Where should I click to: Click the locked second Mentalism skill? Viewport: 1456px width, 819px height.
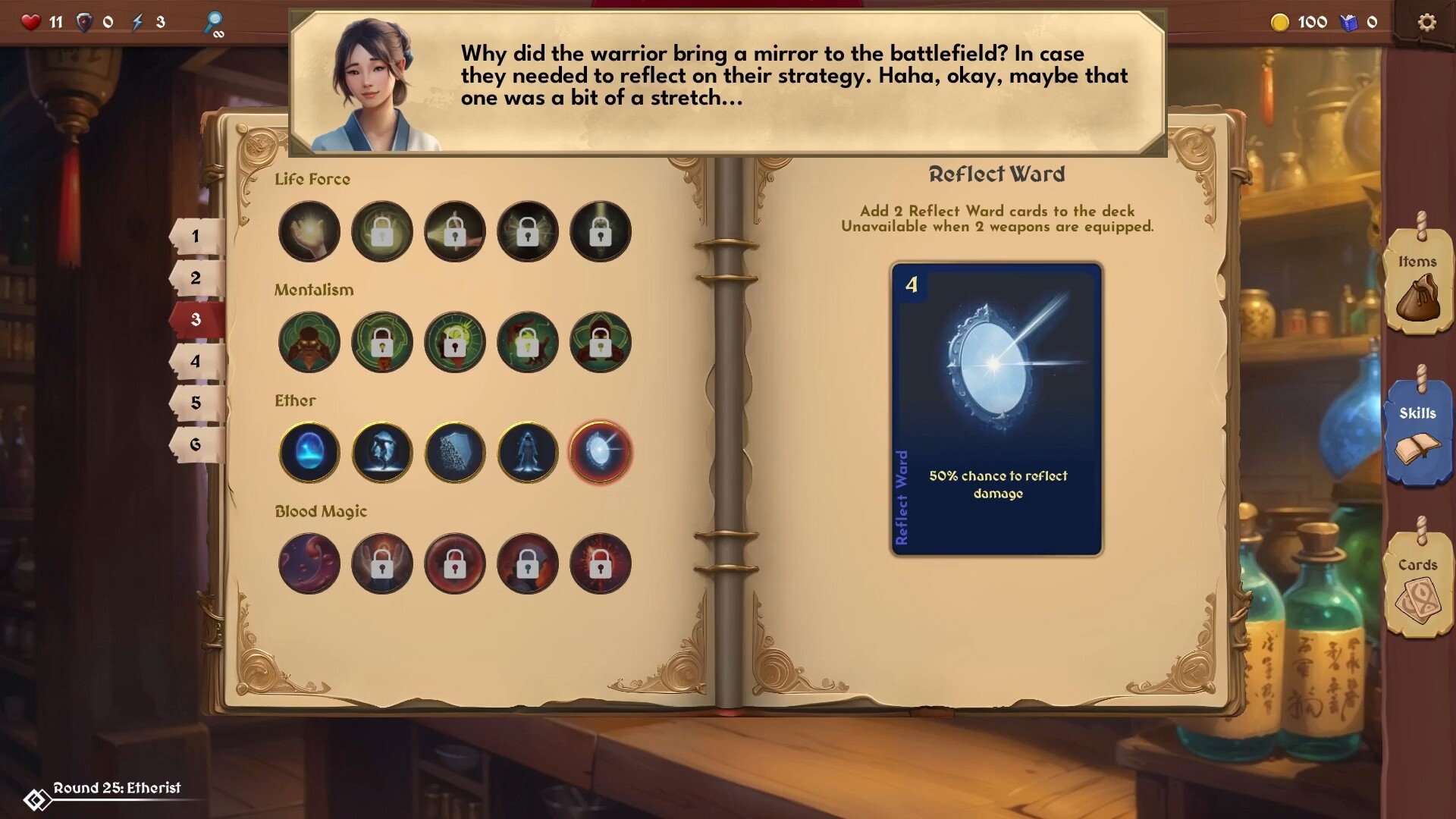[382, 342]
